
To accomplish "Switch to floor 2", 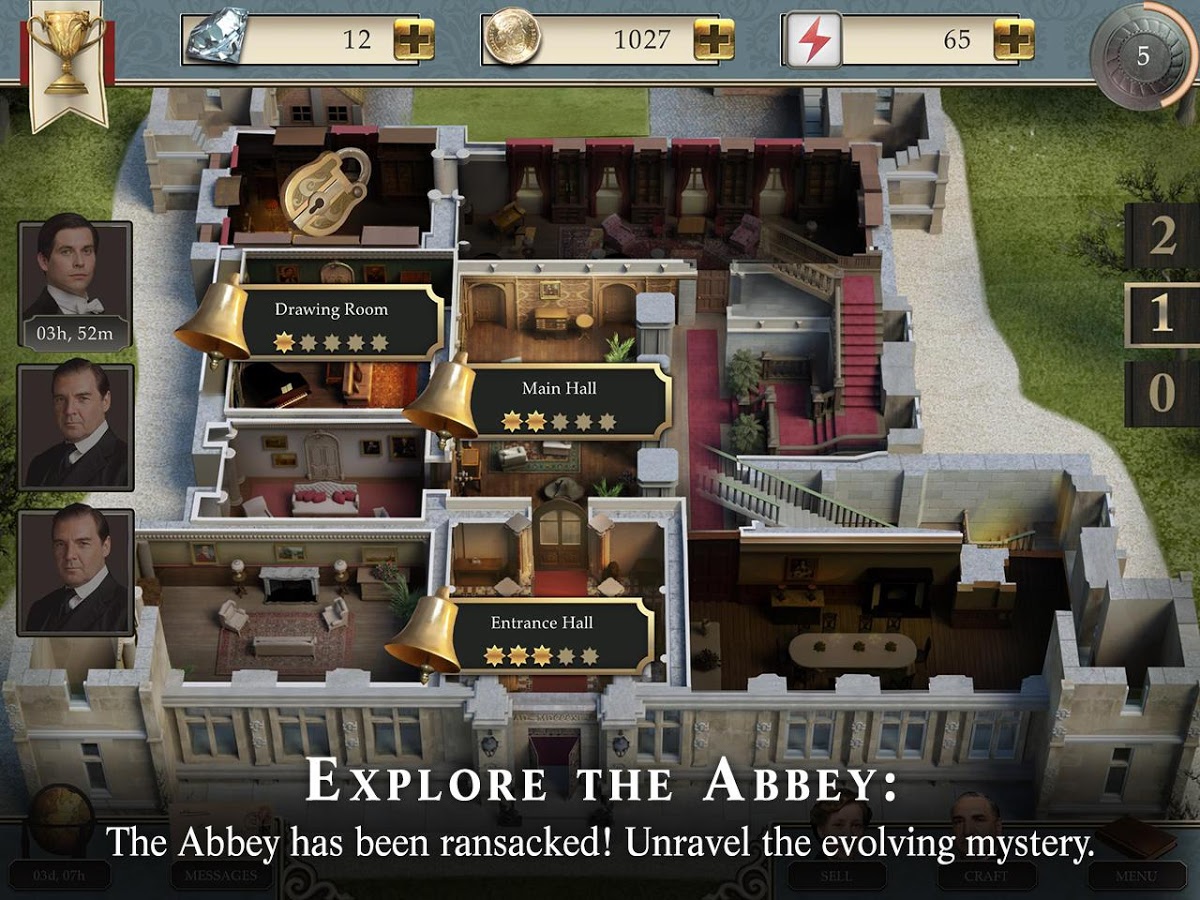I will tap(1161, 236).
